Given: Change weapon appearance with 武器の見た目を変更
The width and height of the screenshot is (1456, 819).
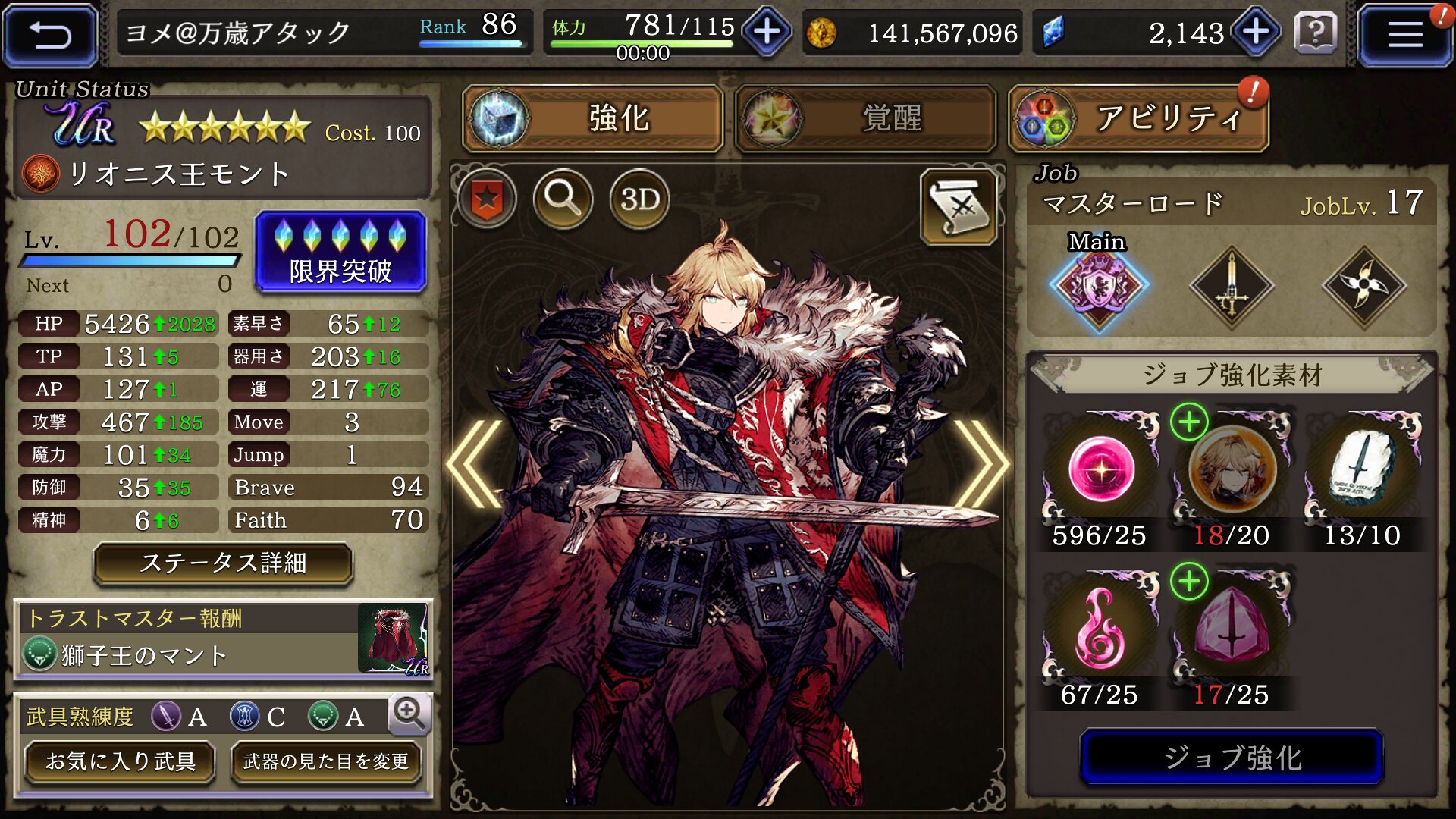Looking at the screenshot, I should pyautogui.click(x=326, y=761).
